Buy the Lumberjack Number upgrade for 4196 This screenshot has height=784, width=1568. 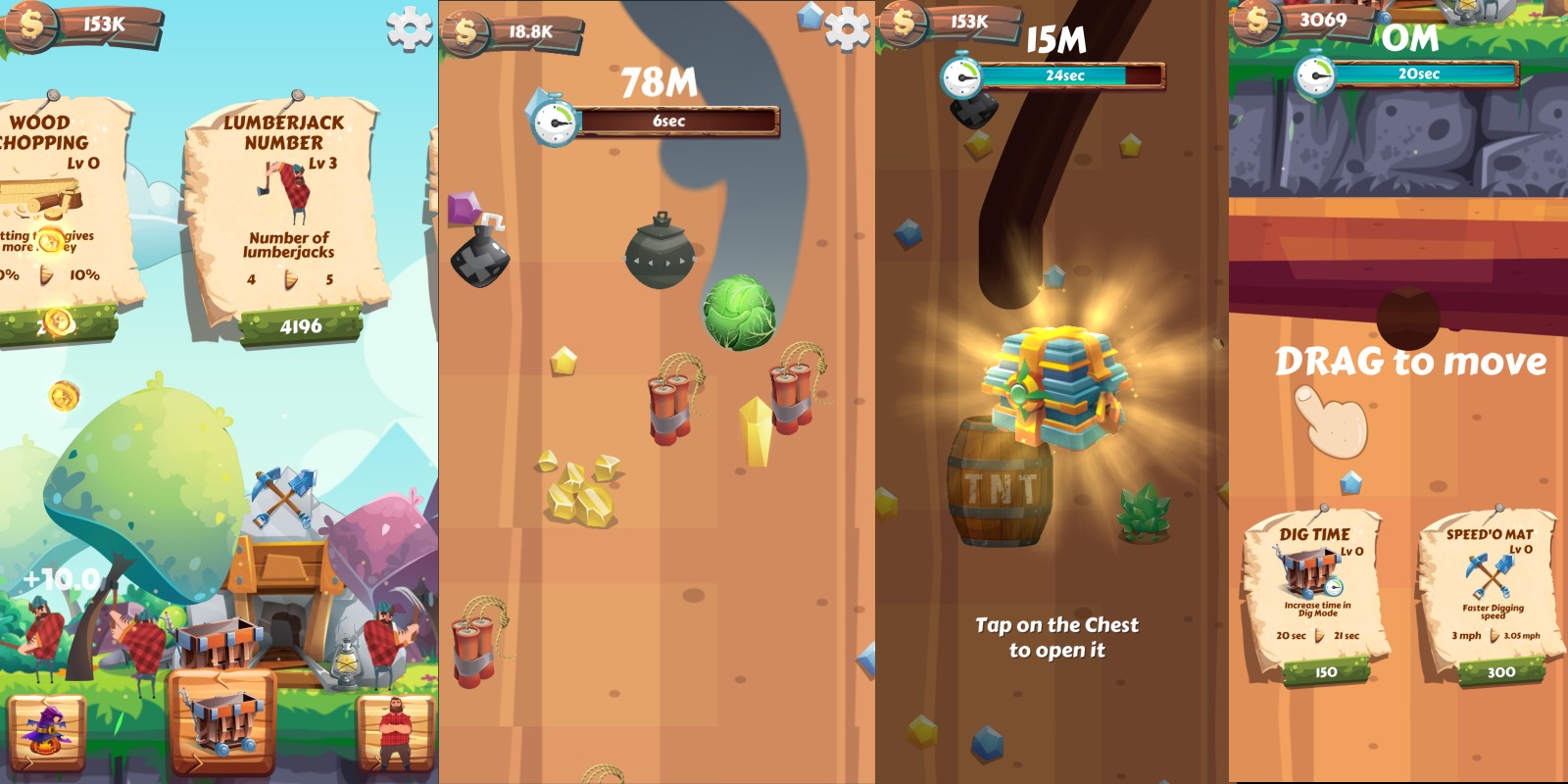coord(300,326)
